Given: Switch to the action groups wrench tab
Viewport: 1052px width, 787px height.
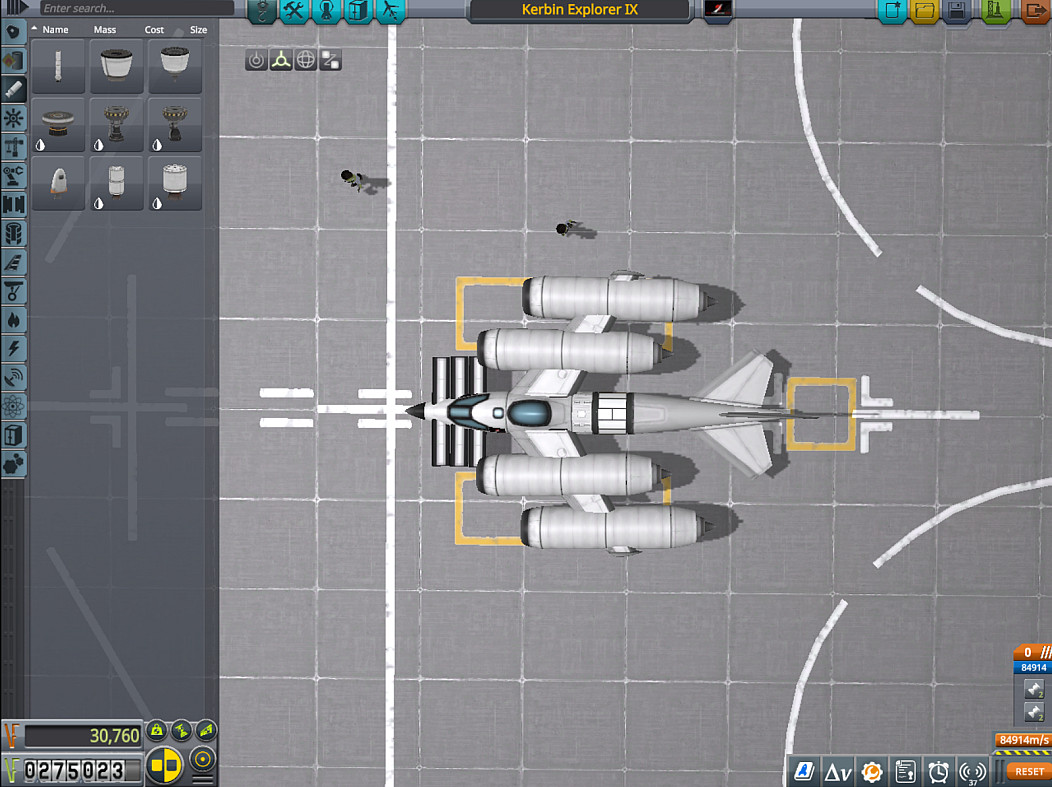Looking at the screenshot, I should coord(295,11).
